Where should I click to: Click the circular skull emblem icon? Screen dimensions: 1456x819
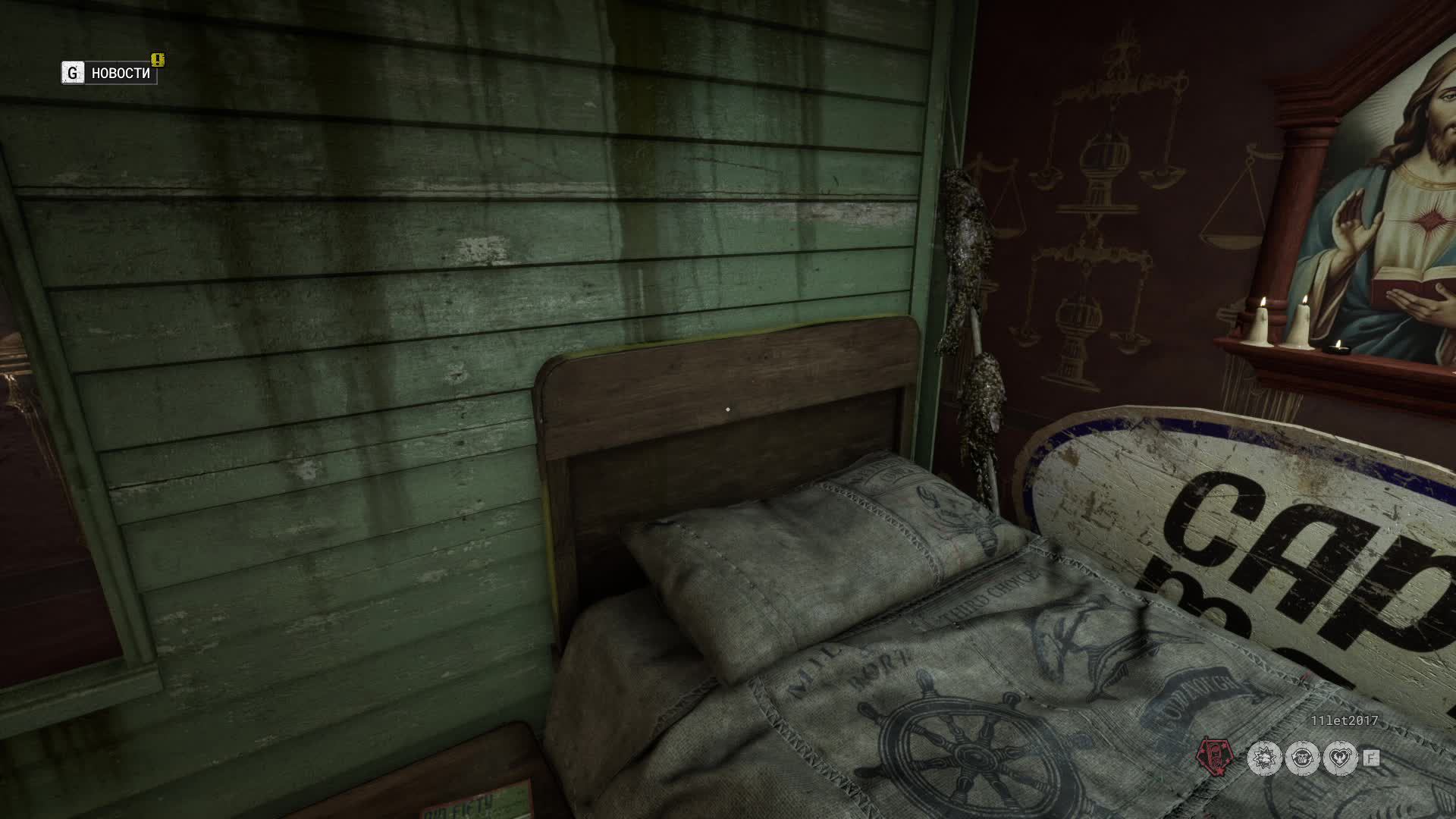[1301, 758]
